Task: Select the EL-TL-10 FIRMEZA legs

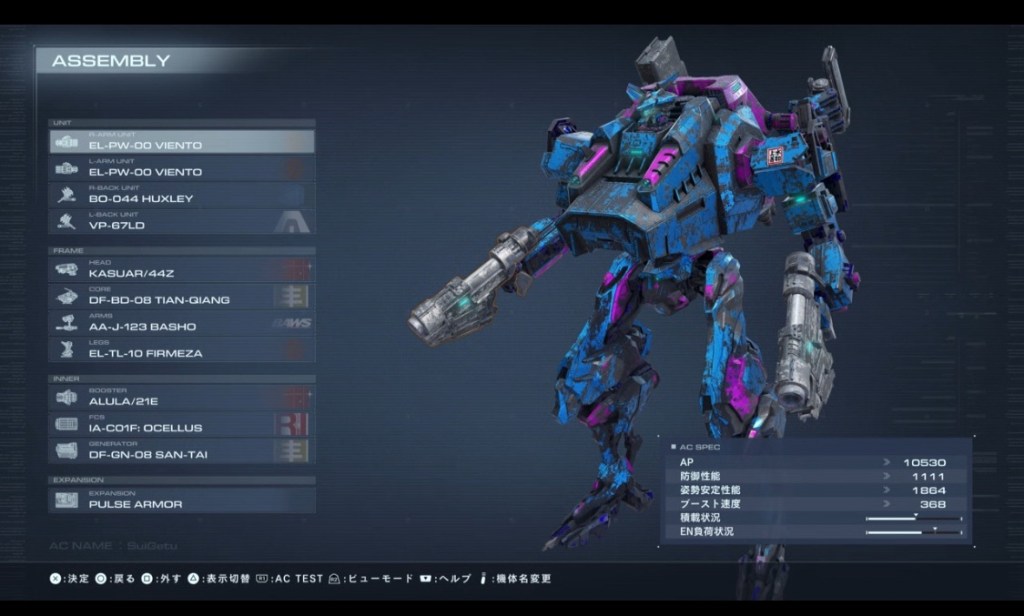Action: pyautogui.click(x=181, y=351)
